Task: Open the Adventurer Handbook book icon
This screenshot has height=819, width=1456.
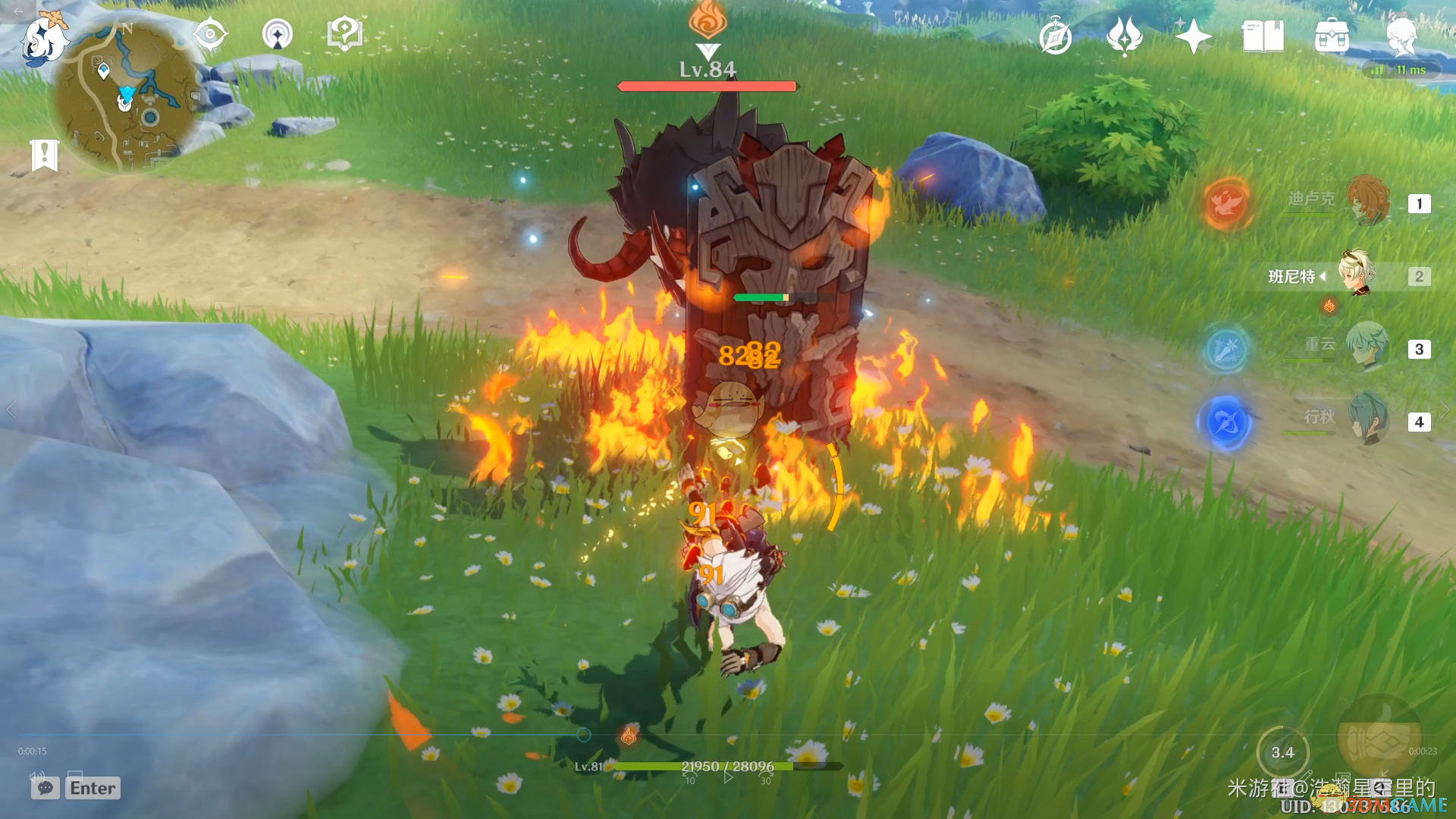Action: pos(1263,36)
